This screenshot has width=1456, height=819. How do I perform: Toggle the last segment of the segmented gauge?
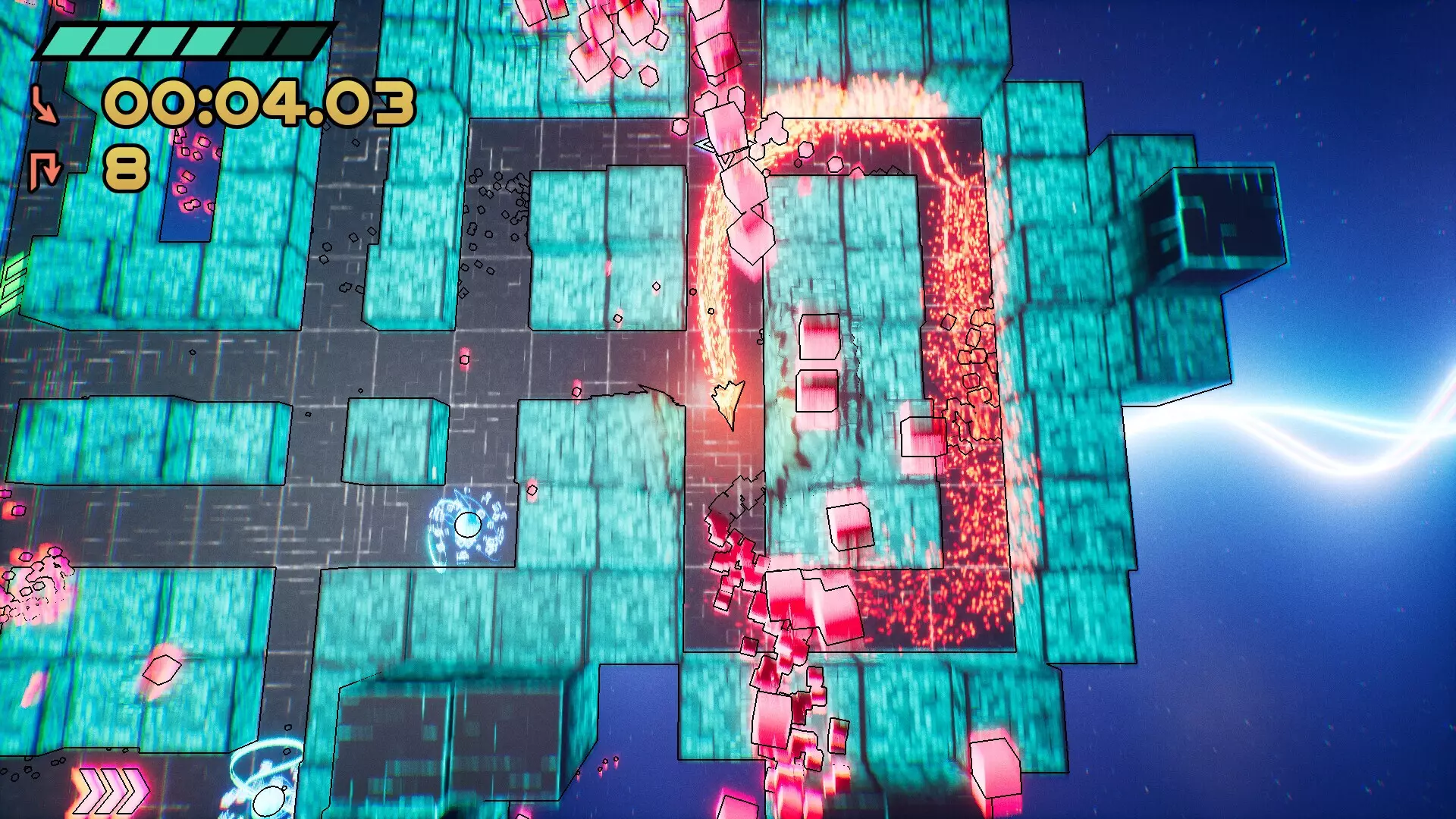300,39
